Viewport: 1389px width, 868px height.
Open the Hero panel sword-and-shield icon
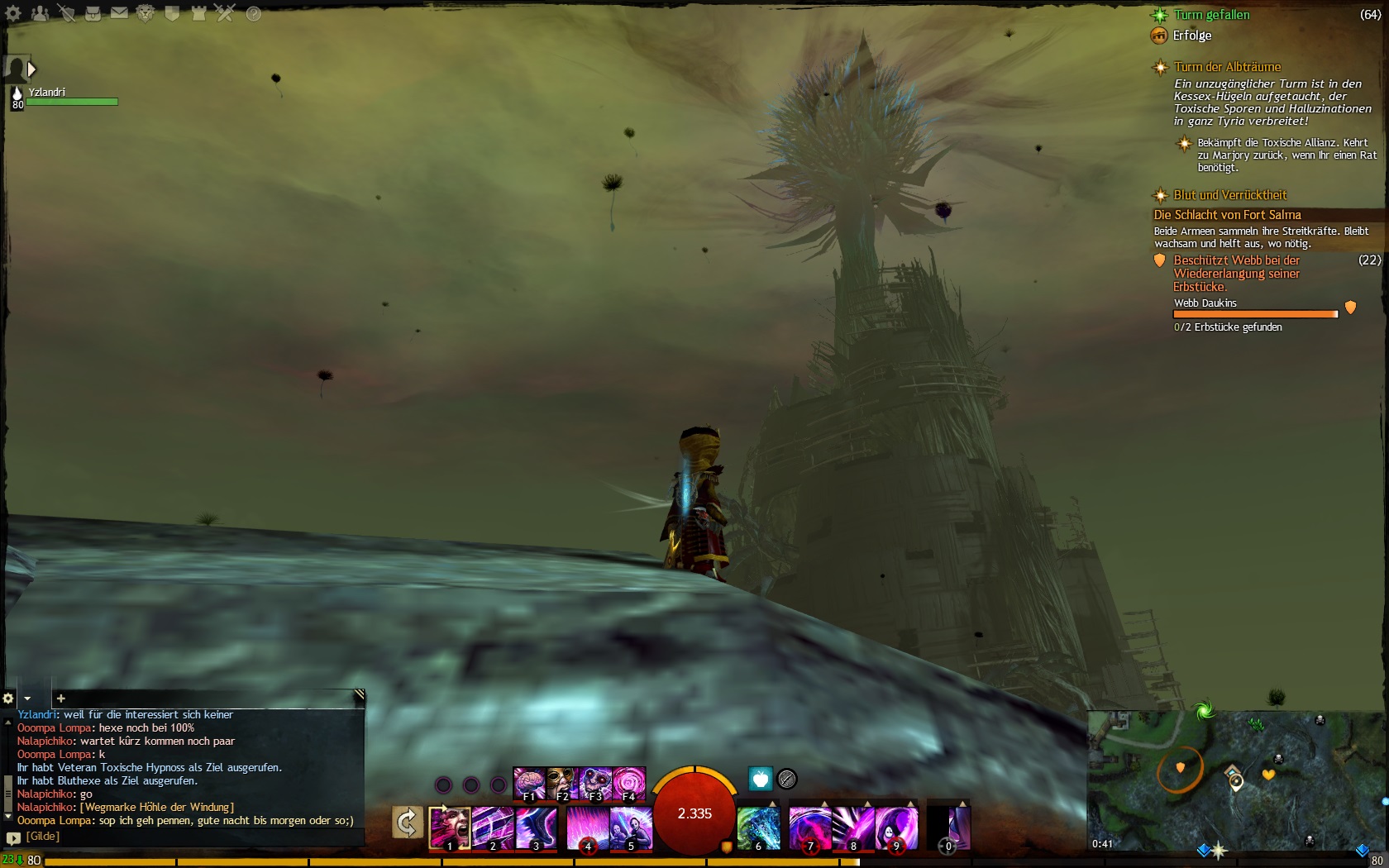point(66,13)
